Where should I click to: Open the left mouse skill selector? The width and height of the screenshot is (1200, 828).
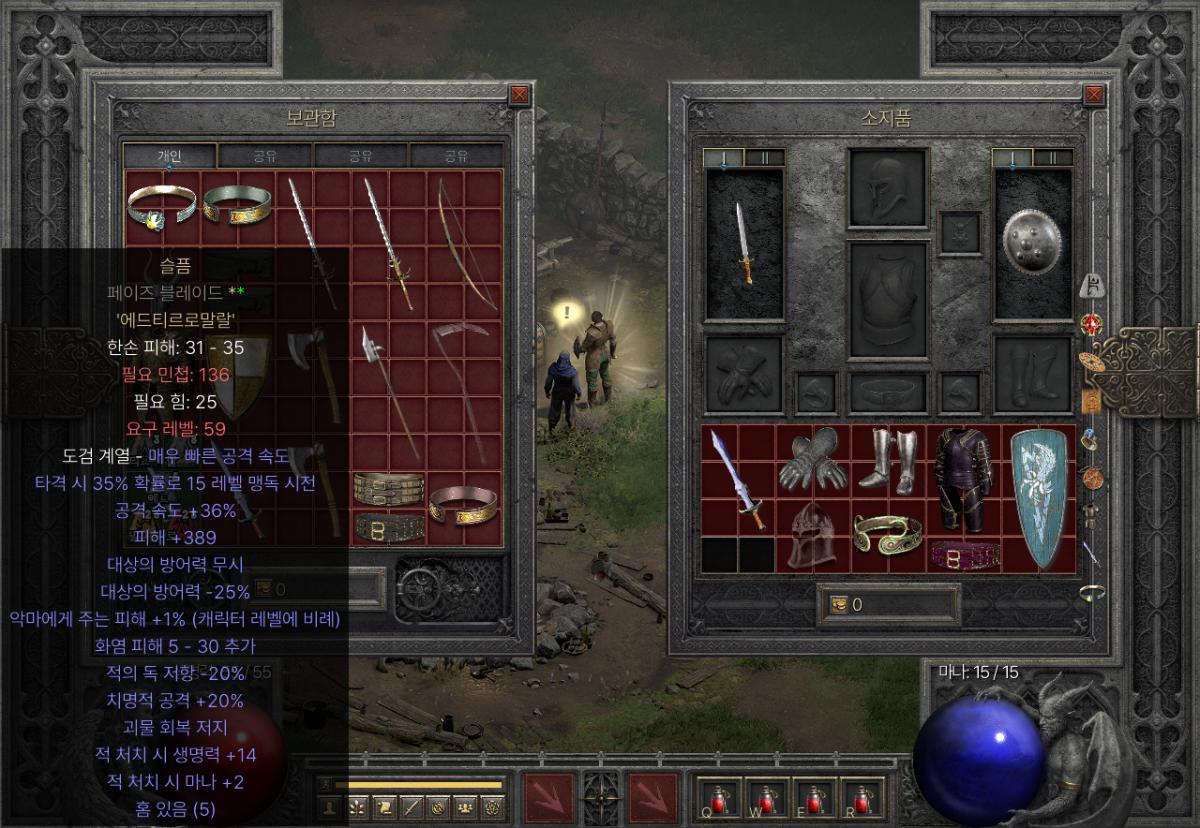(549, 800)
